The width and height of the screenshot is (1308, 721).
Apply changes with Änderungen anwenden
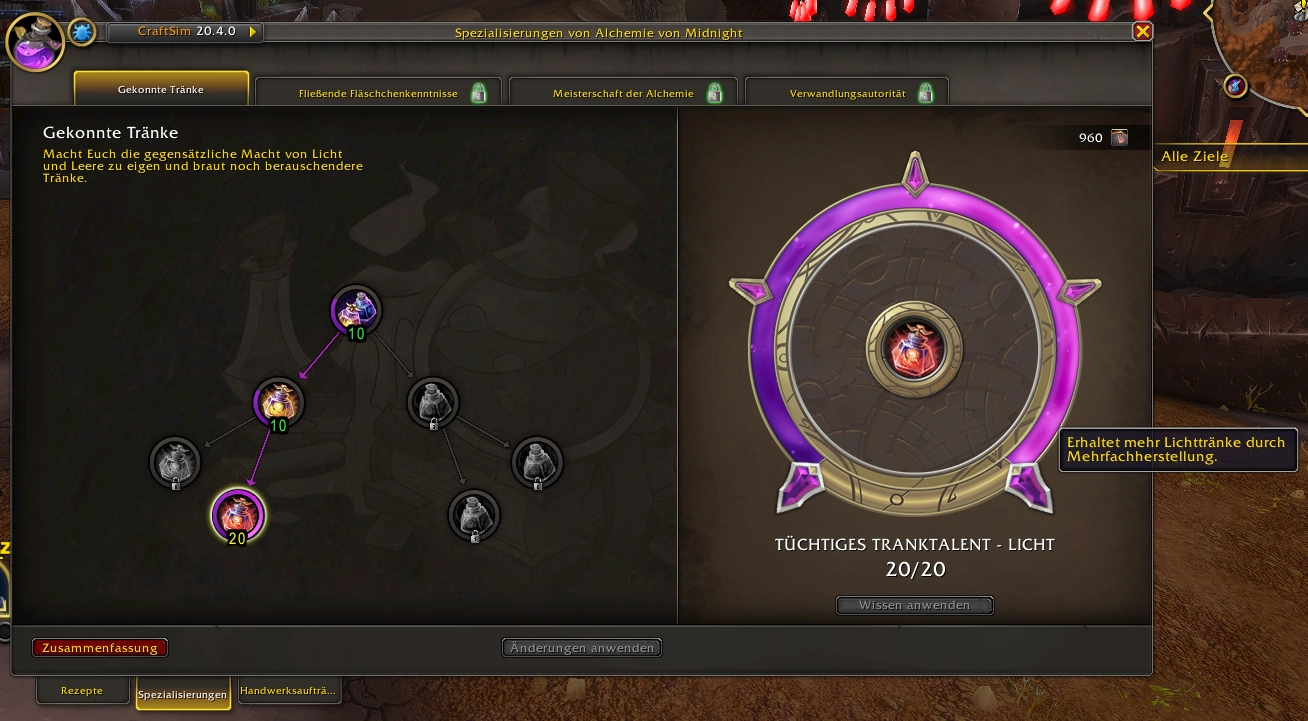pyautogui.click(x=582, y=648)
